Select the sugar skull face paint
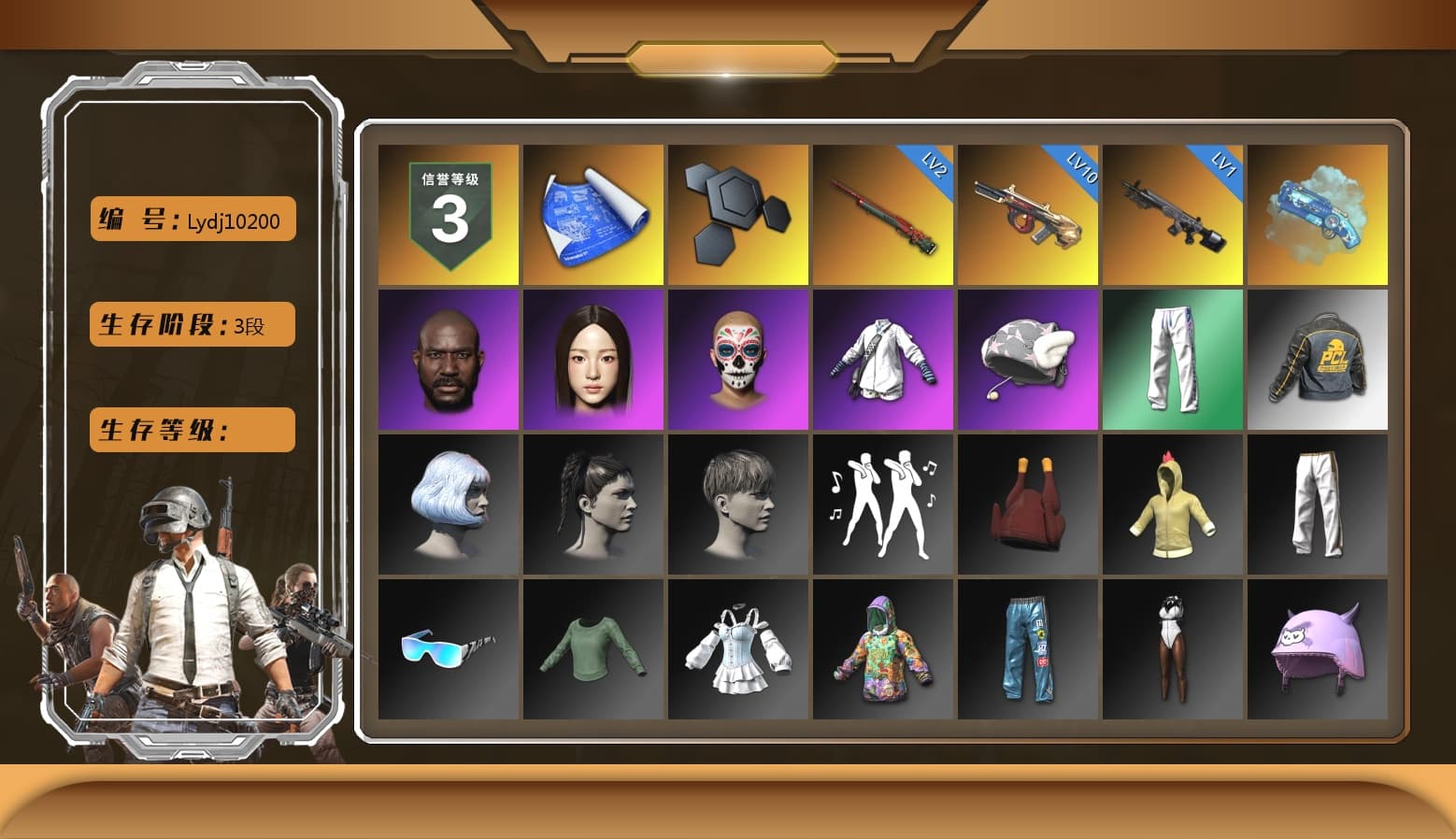This screenshot has height=839, width=1456. tap(737, 359)
